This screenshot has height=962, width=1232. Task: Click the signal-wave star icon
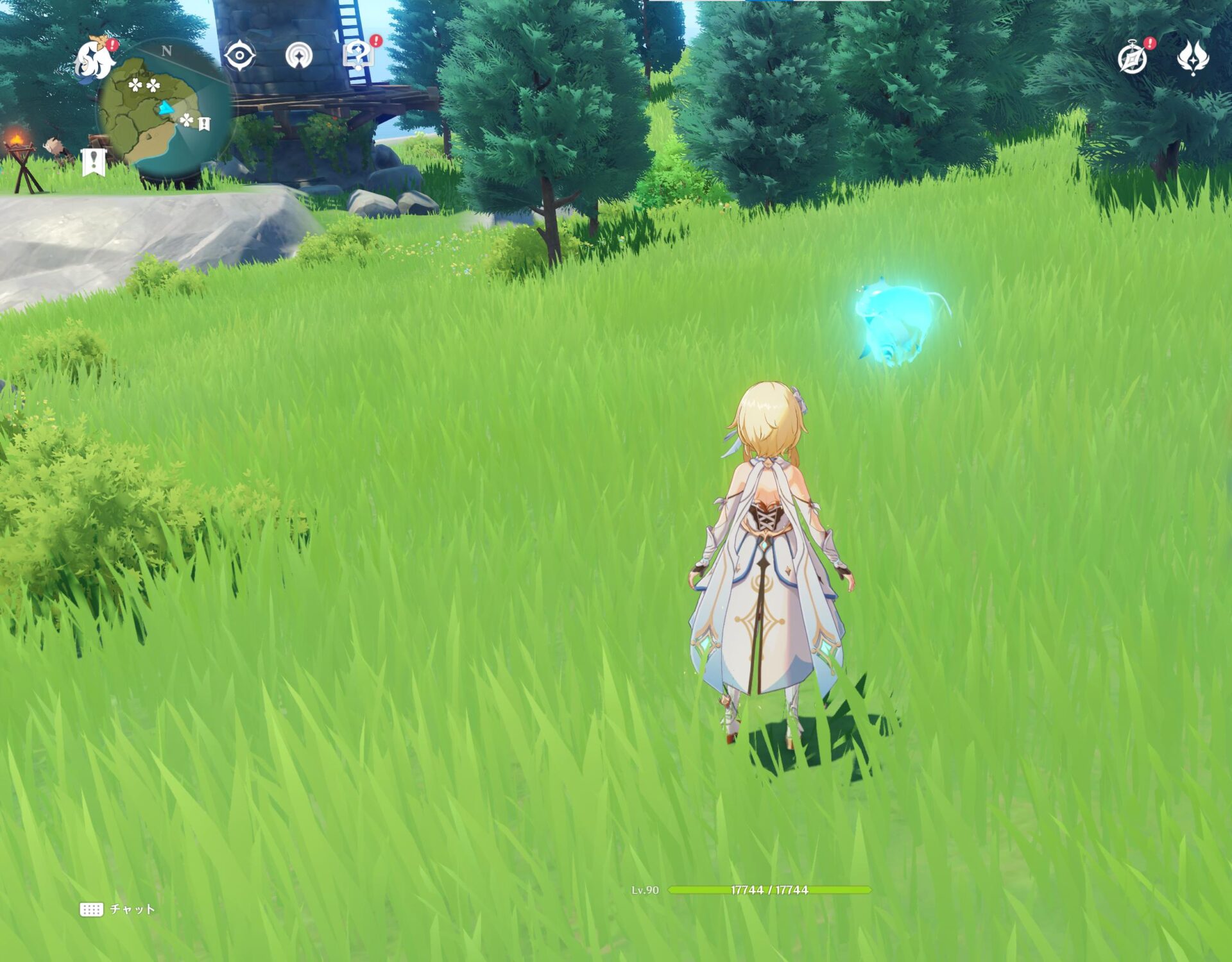(298, 56)
